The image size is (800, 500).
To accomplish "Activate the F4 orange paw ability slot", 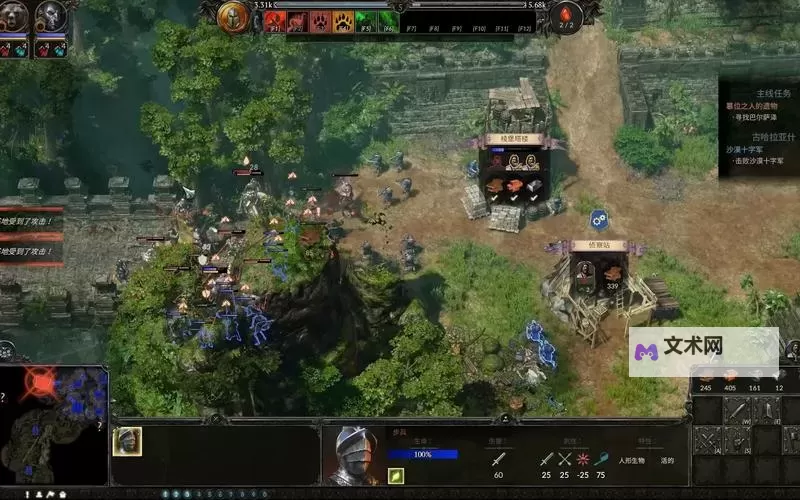I will (x=343, y=20).
